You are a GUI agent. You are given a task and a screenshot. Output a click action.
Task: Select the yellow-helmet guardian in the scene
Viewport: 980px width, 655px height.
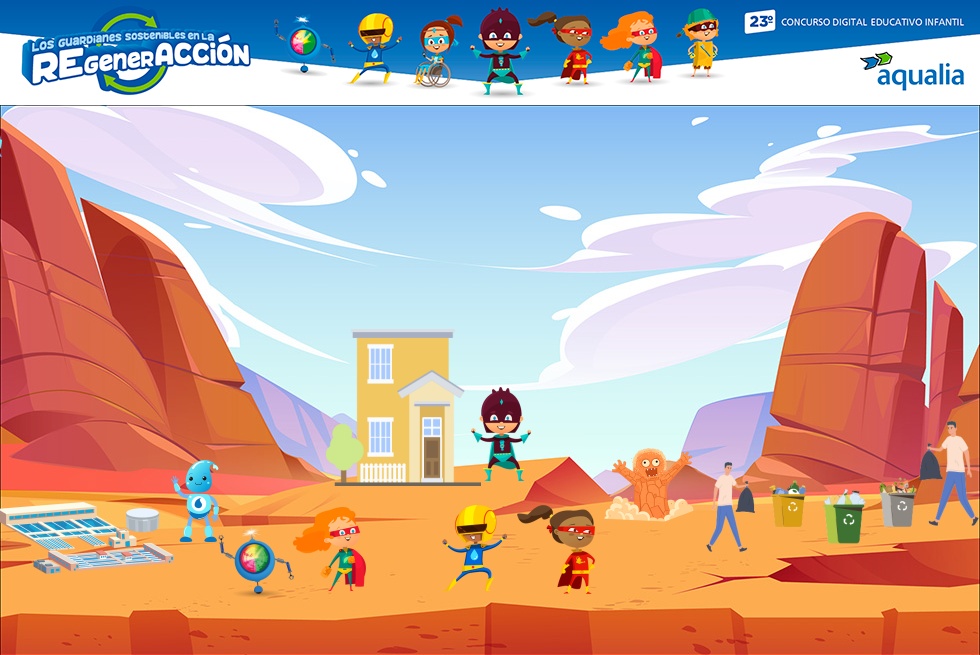[473, 546]
